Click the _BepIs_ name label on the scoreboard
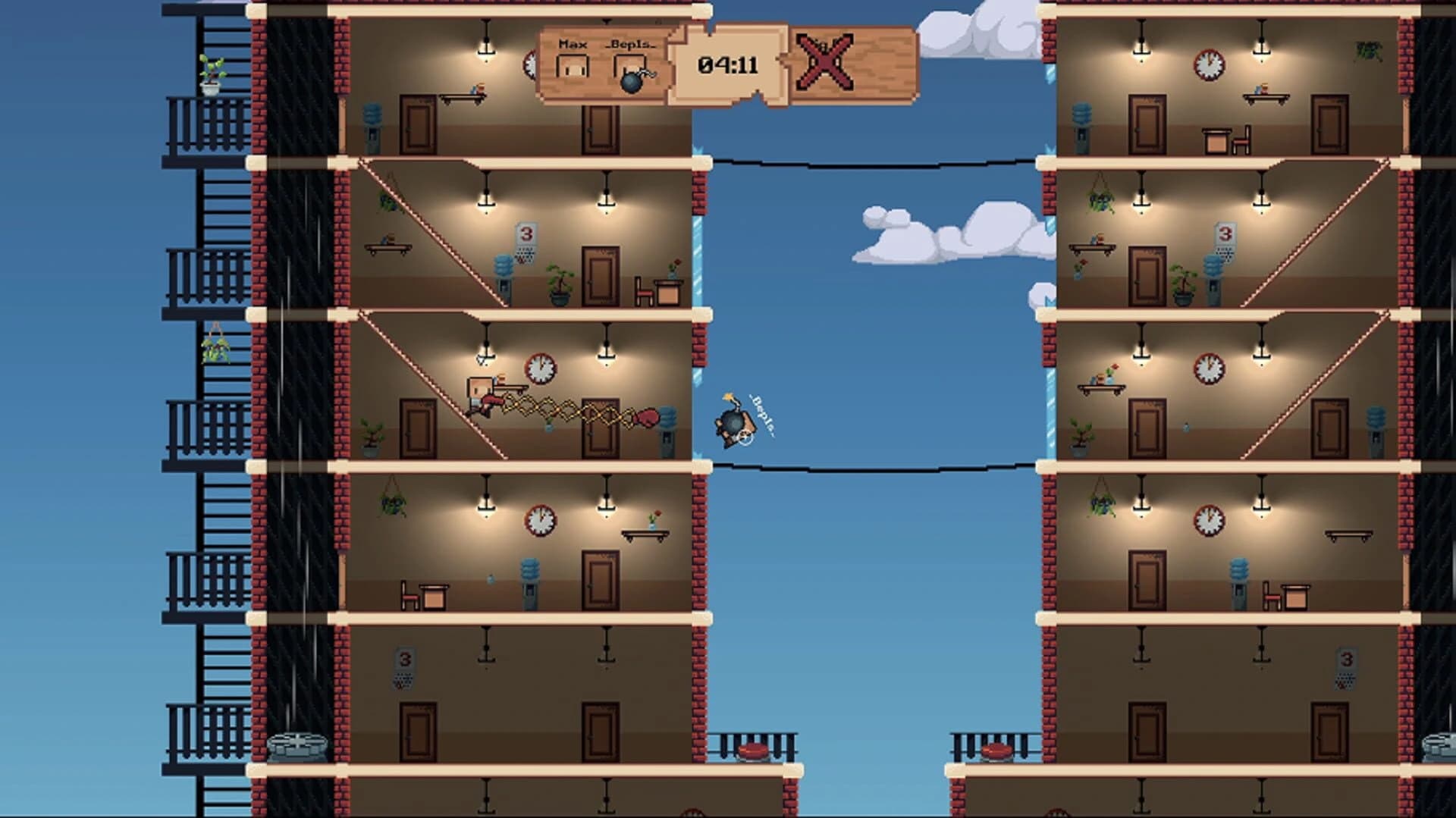This screenshot has width=1456, height=818. click(x=630, y=45)
